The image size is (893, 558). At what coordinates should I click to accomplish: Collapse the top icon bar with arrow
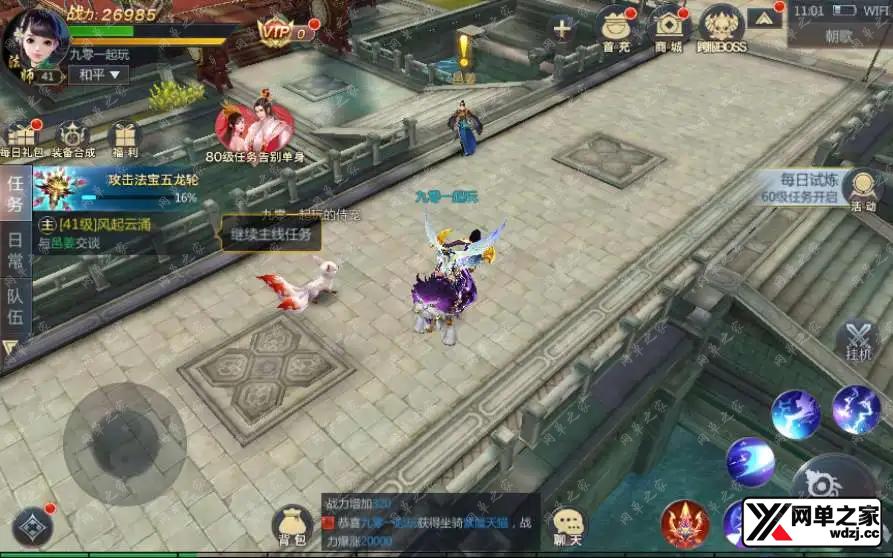[764, 17]
